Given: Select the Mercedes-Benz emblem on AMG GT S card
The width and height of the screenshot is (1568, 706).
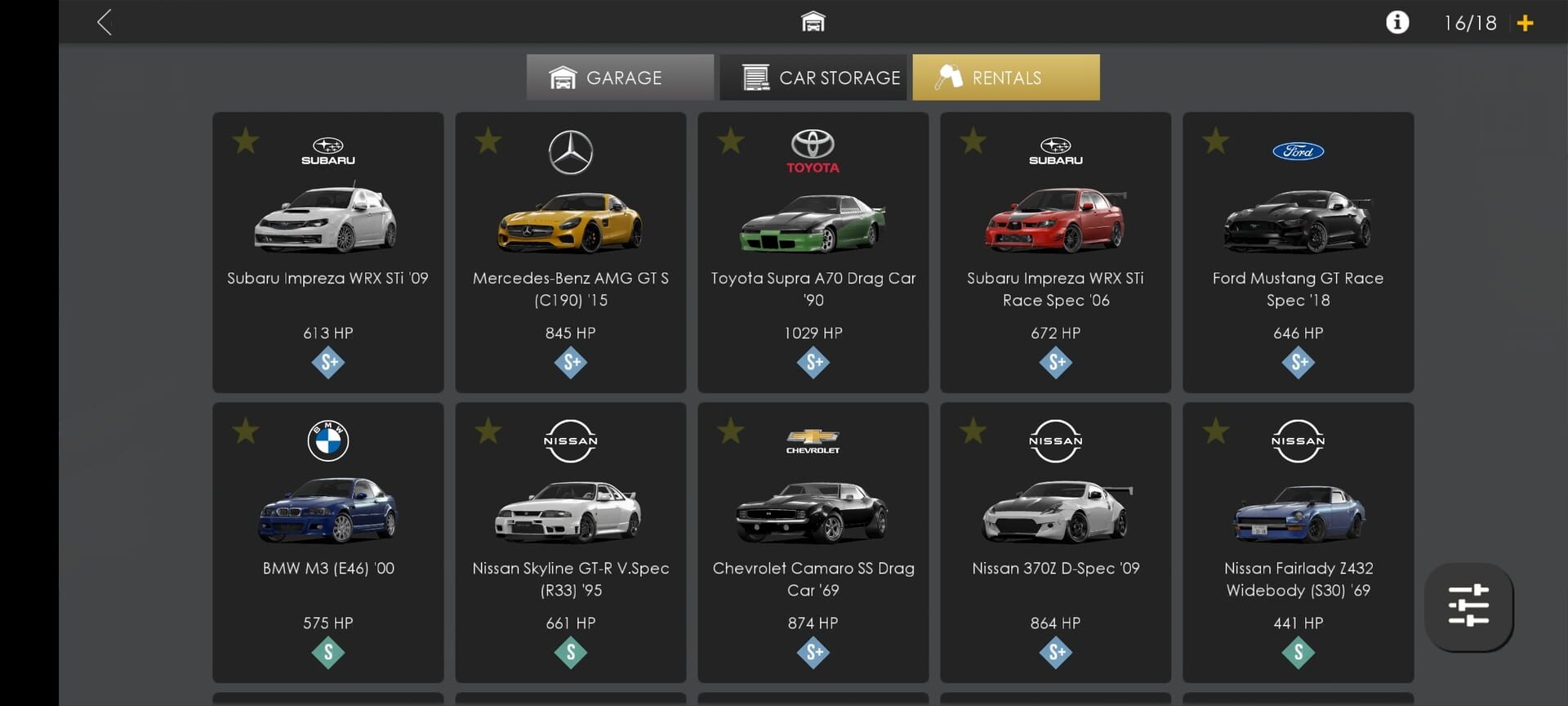Looking at the screenshot, I should [x=570, y=152].
